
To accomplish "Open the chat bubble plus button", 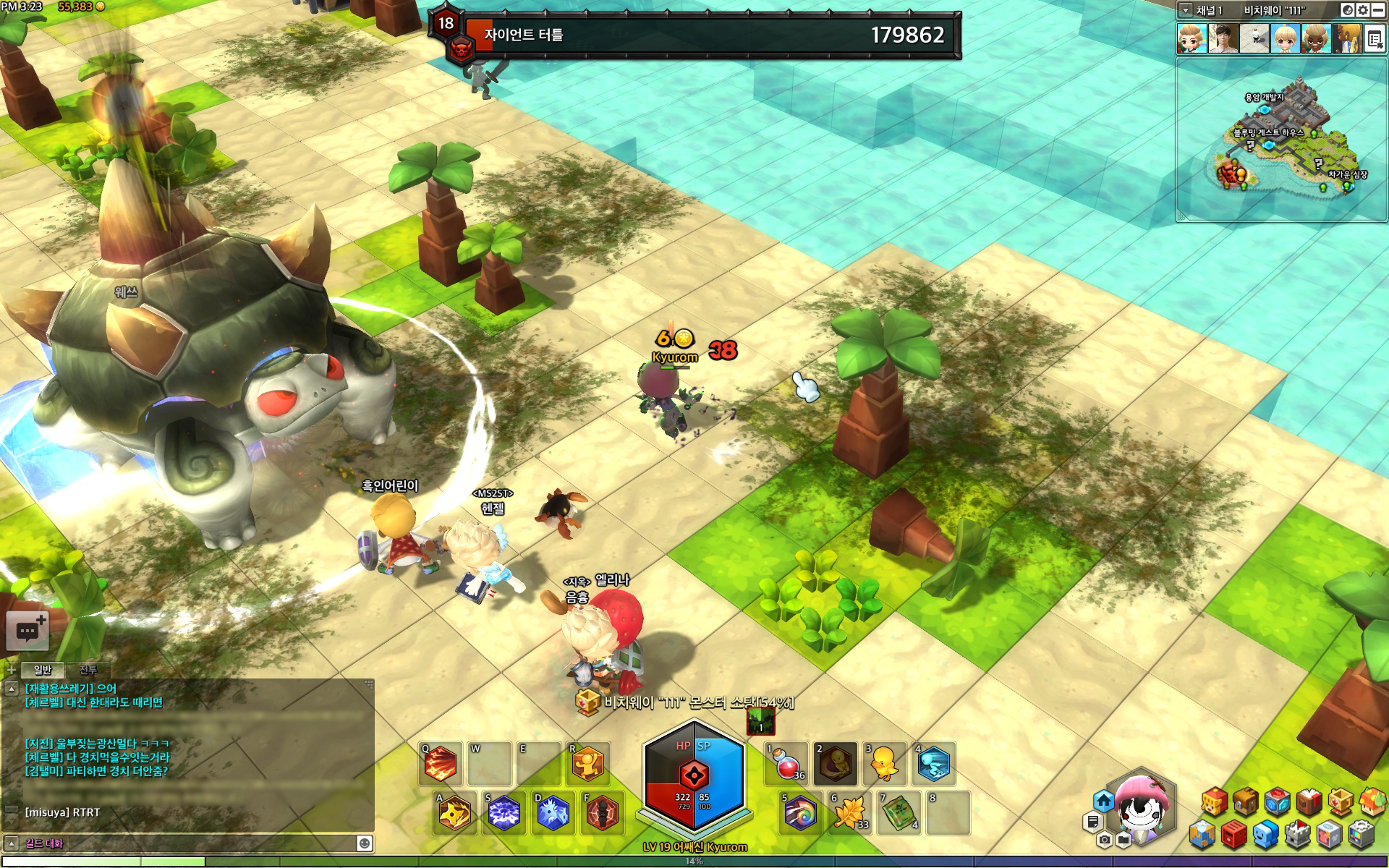I will (27, 631).
